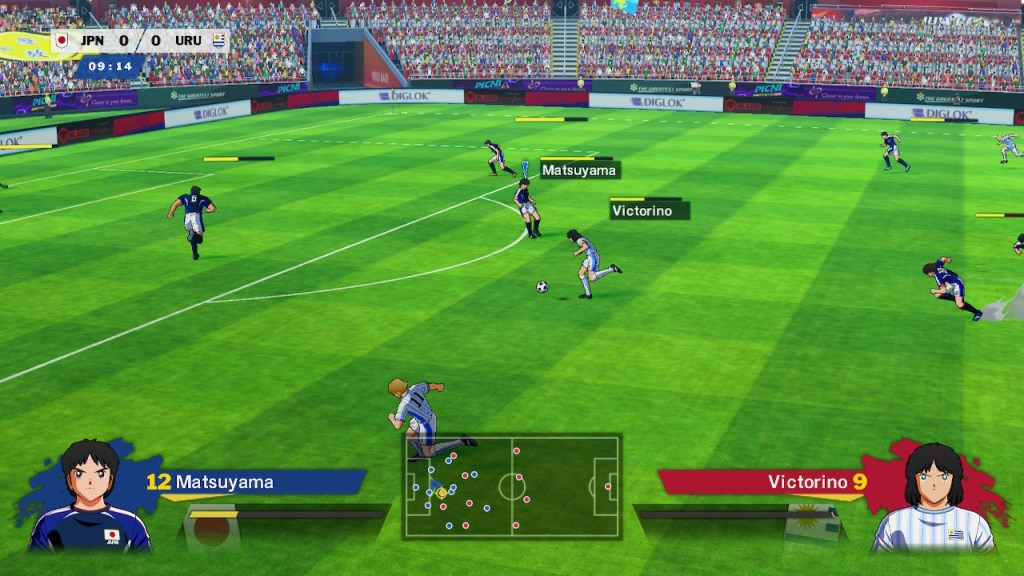Screen dimensions: 1024x576
Task: Click the floating Victorino name tag on the pitch
Action: 649,211
